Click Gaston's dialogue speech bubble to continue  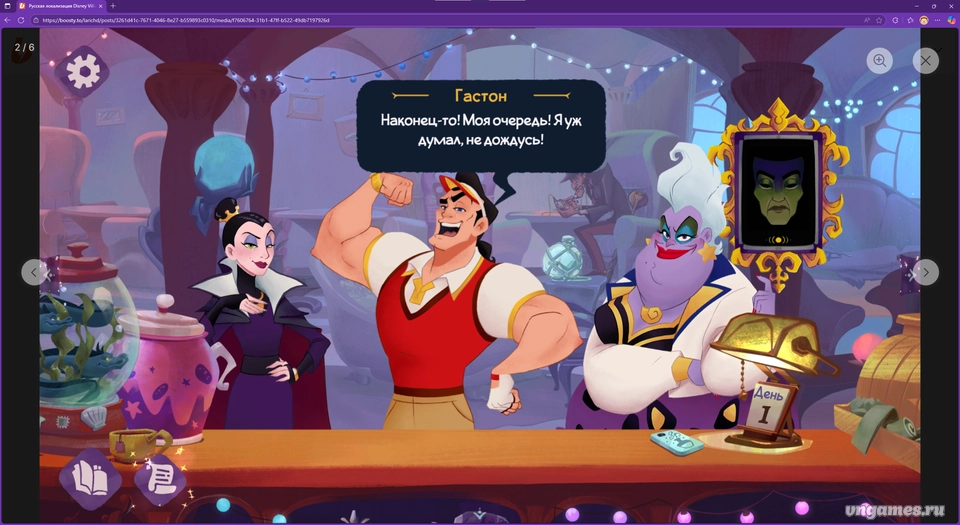(x=481, y=125)
